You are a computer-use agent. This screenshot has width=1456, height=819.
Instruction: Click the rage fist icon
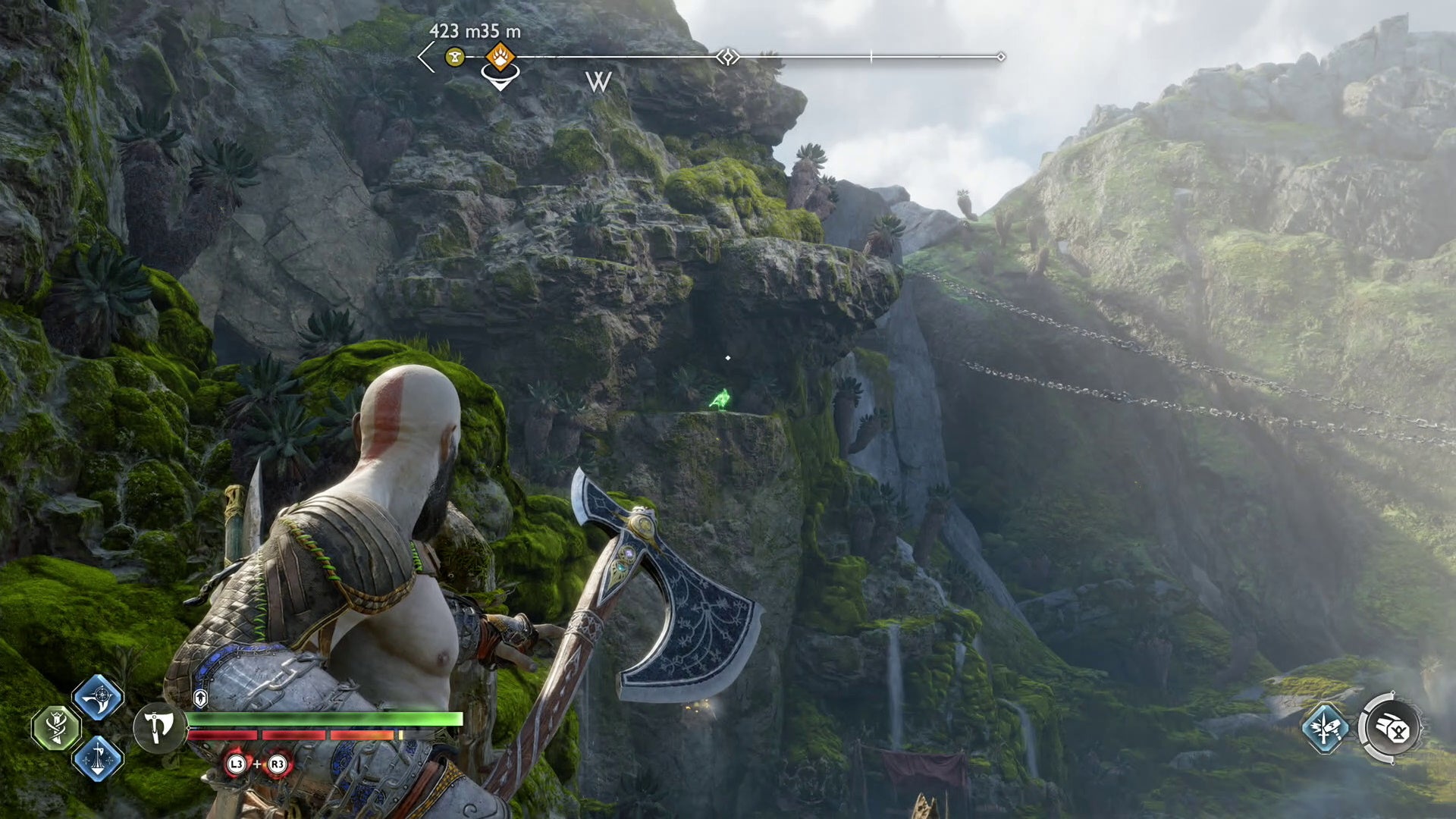[1392, 728]
